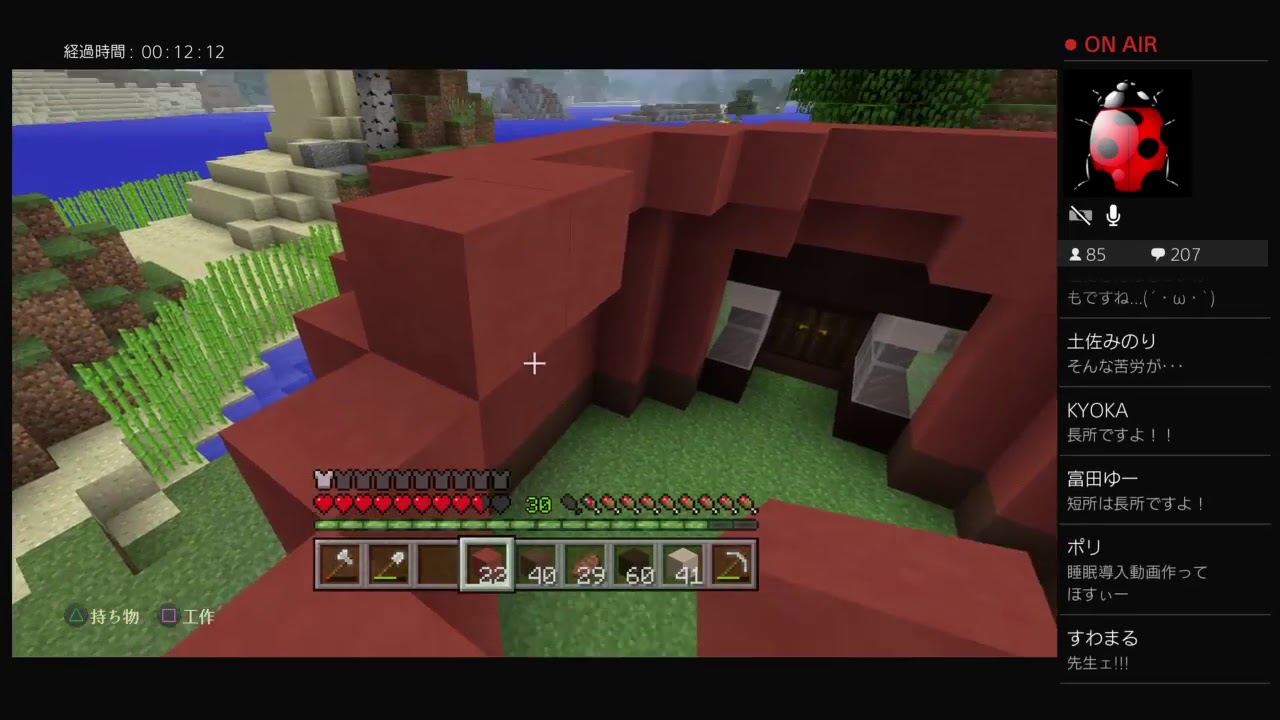
Task: Select the white block stack of 41
Action: pos(683,564)
